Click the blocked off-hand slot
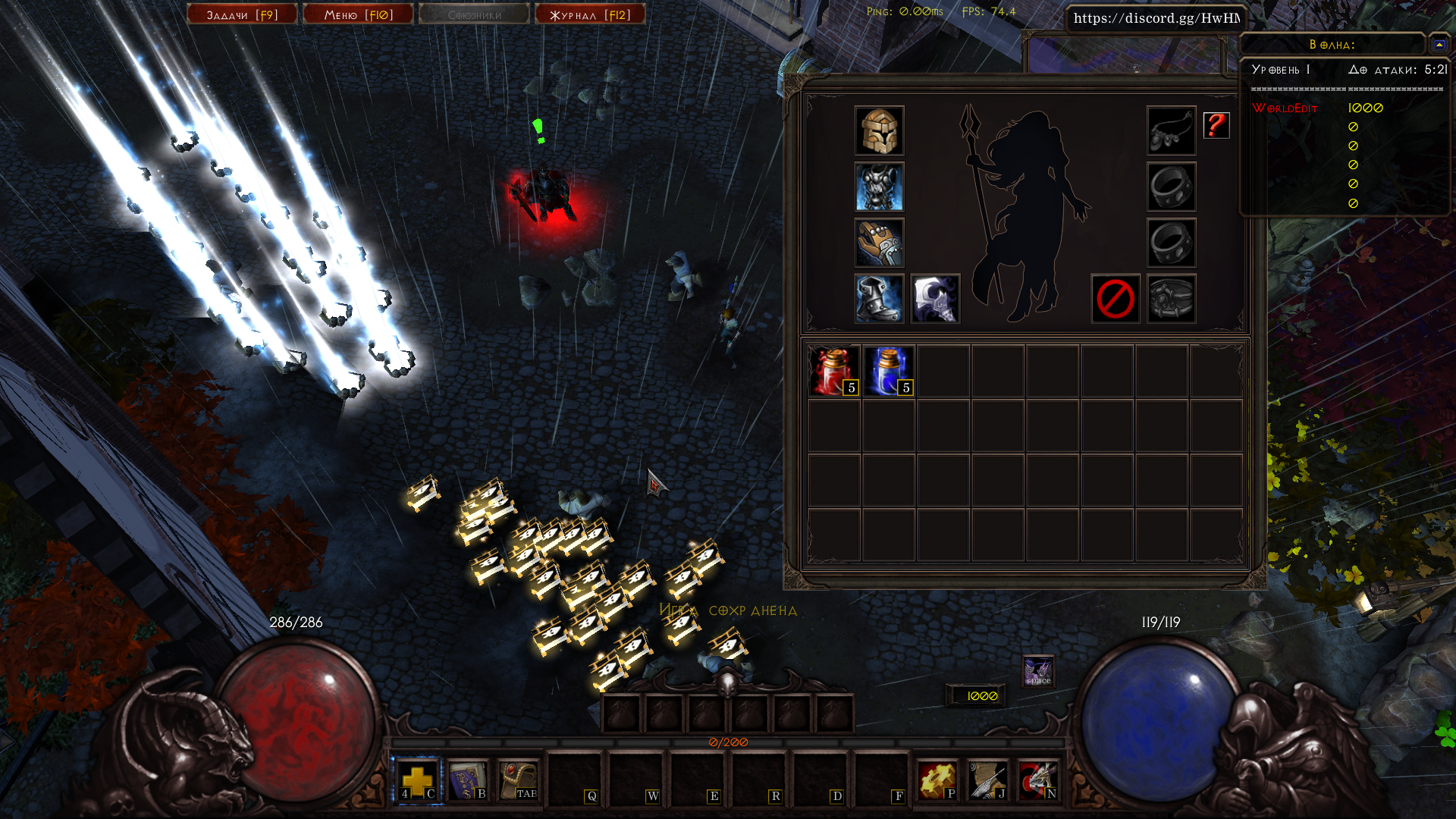Screen dimensions: 1456x819 1115,299
